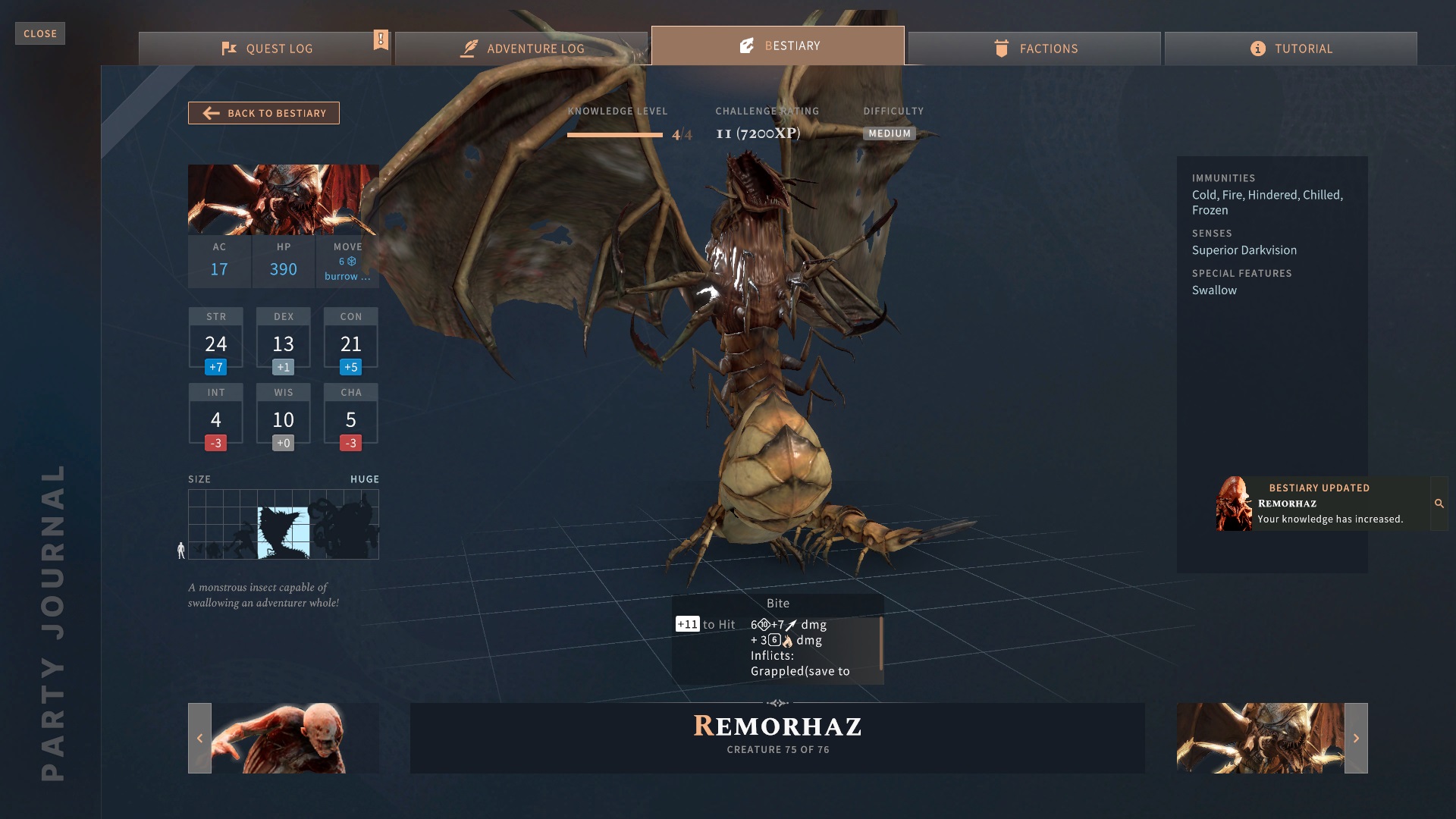Viewport: 1456px width, 819px height.
Task: Select the Bestiary tab
Action: [778, 45]
